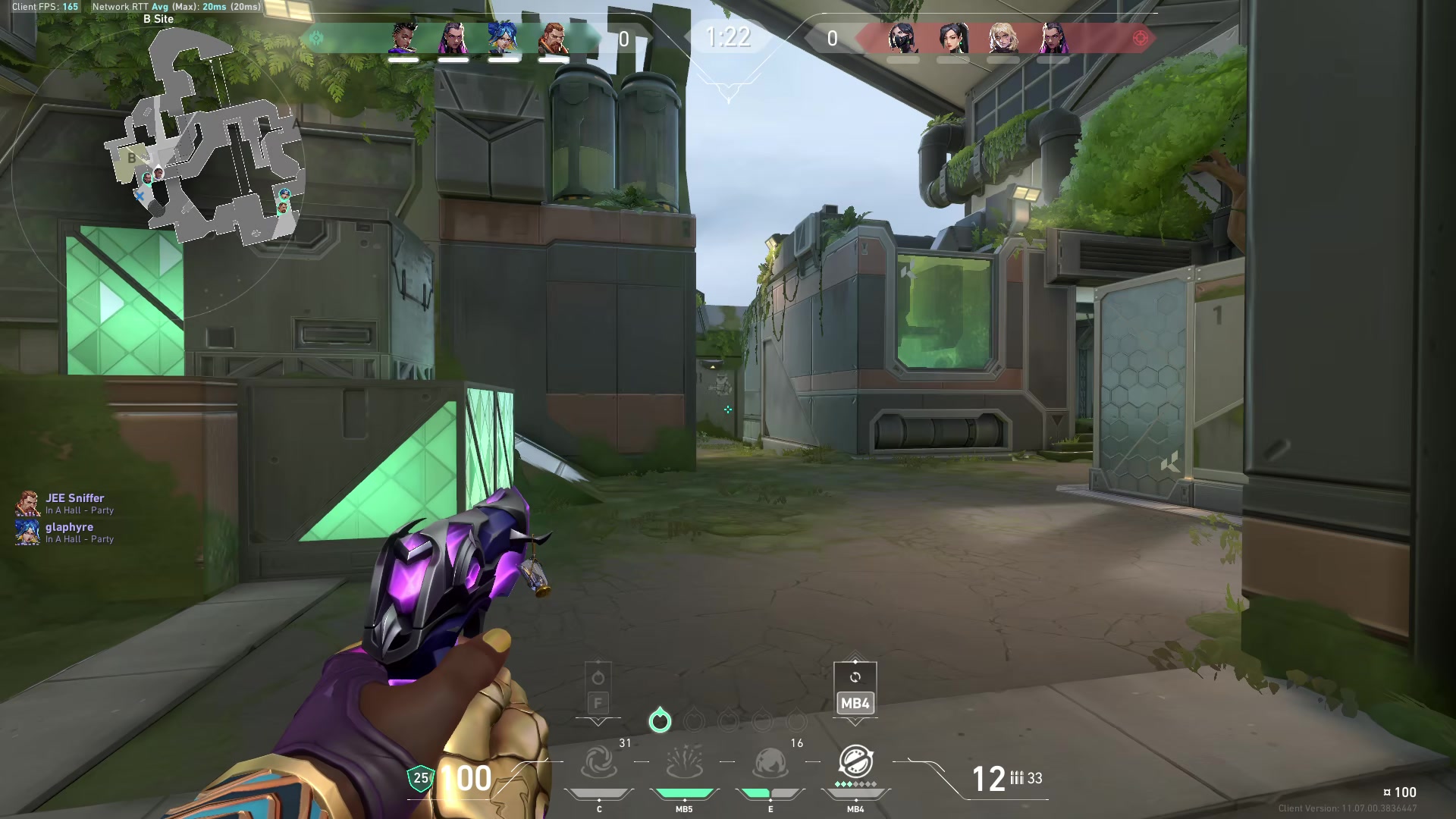1456x819 pixels.
Task: Select the bearded agent portrait on the green team
Action: (x=553, y=38)
